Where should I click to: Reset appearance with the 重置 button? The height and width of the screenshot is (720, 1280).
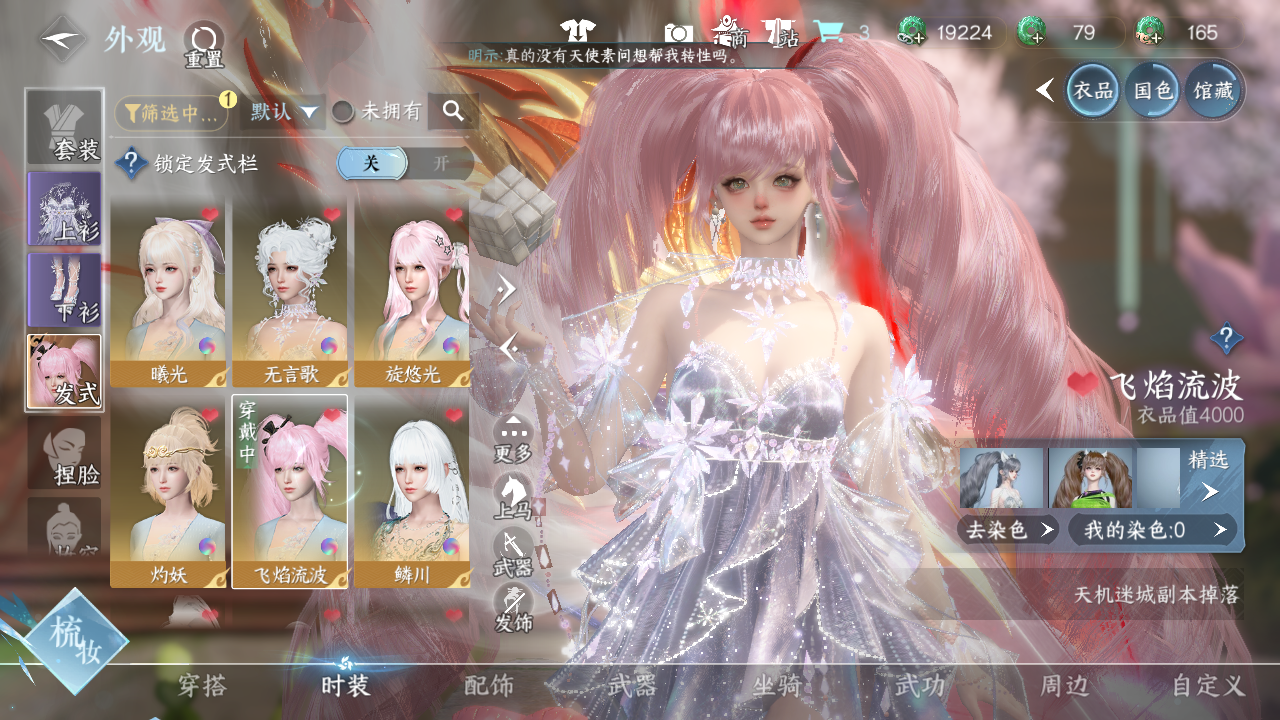point(204,44)
